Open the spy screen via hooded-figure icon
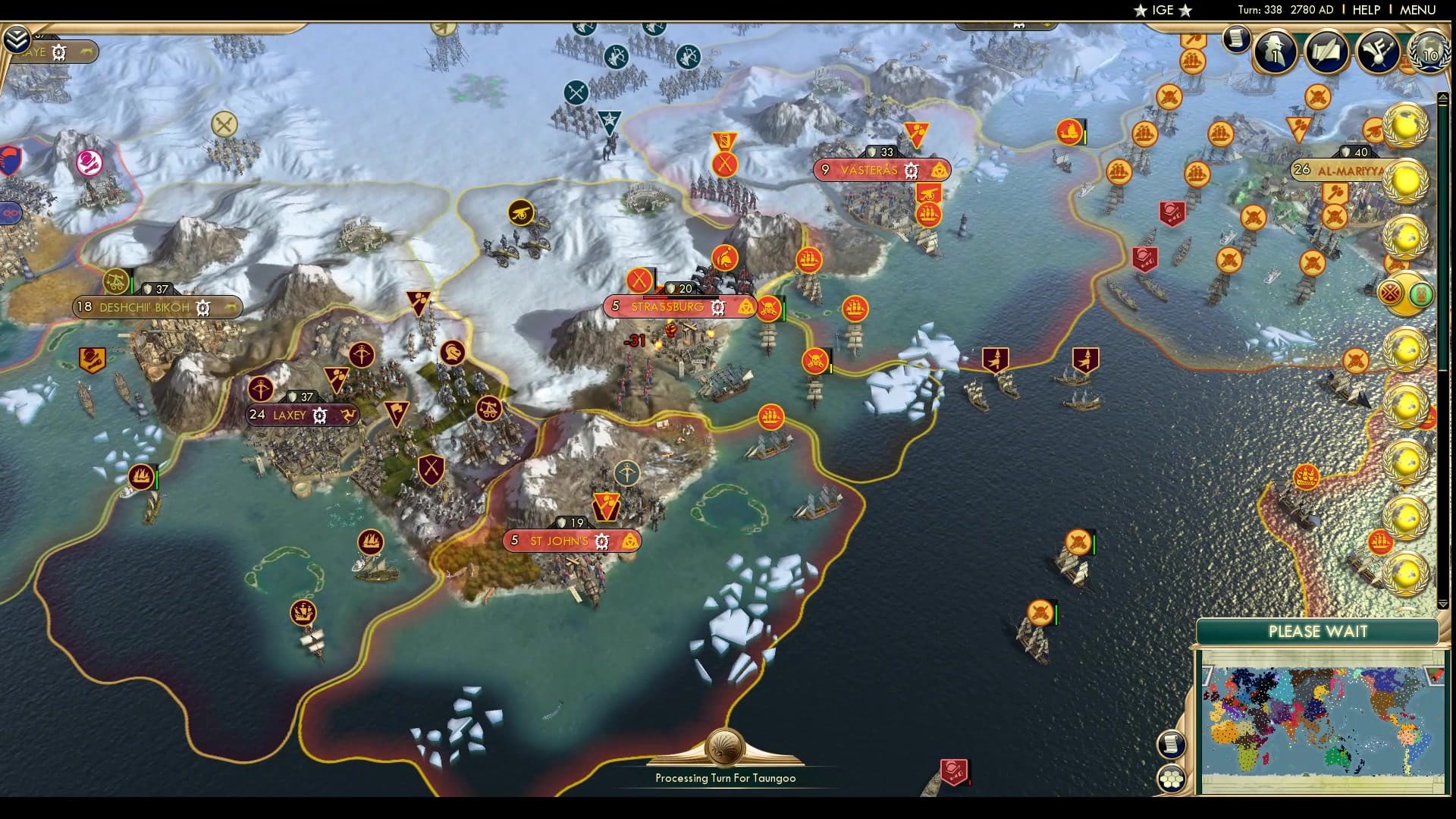 point(1274,49)
